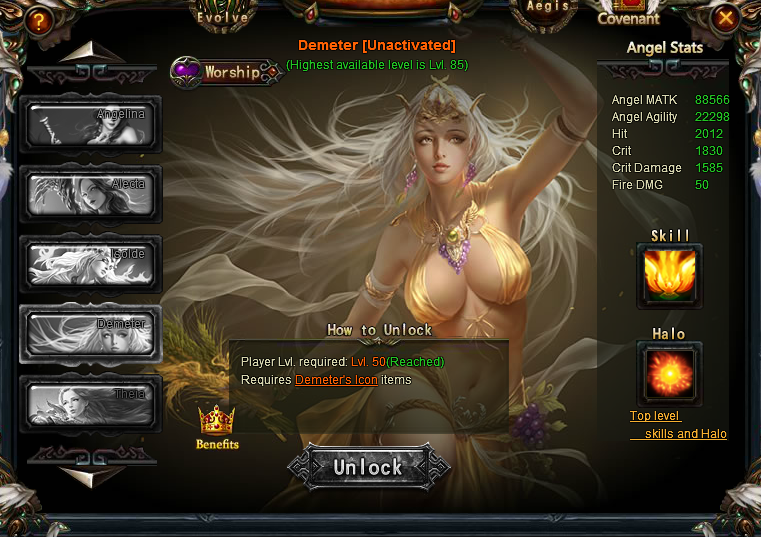Show the crown Benefits icon

(216, 426)
